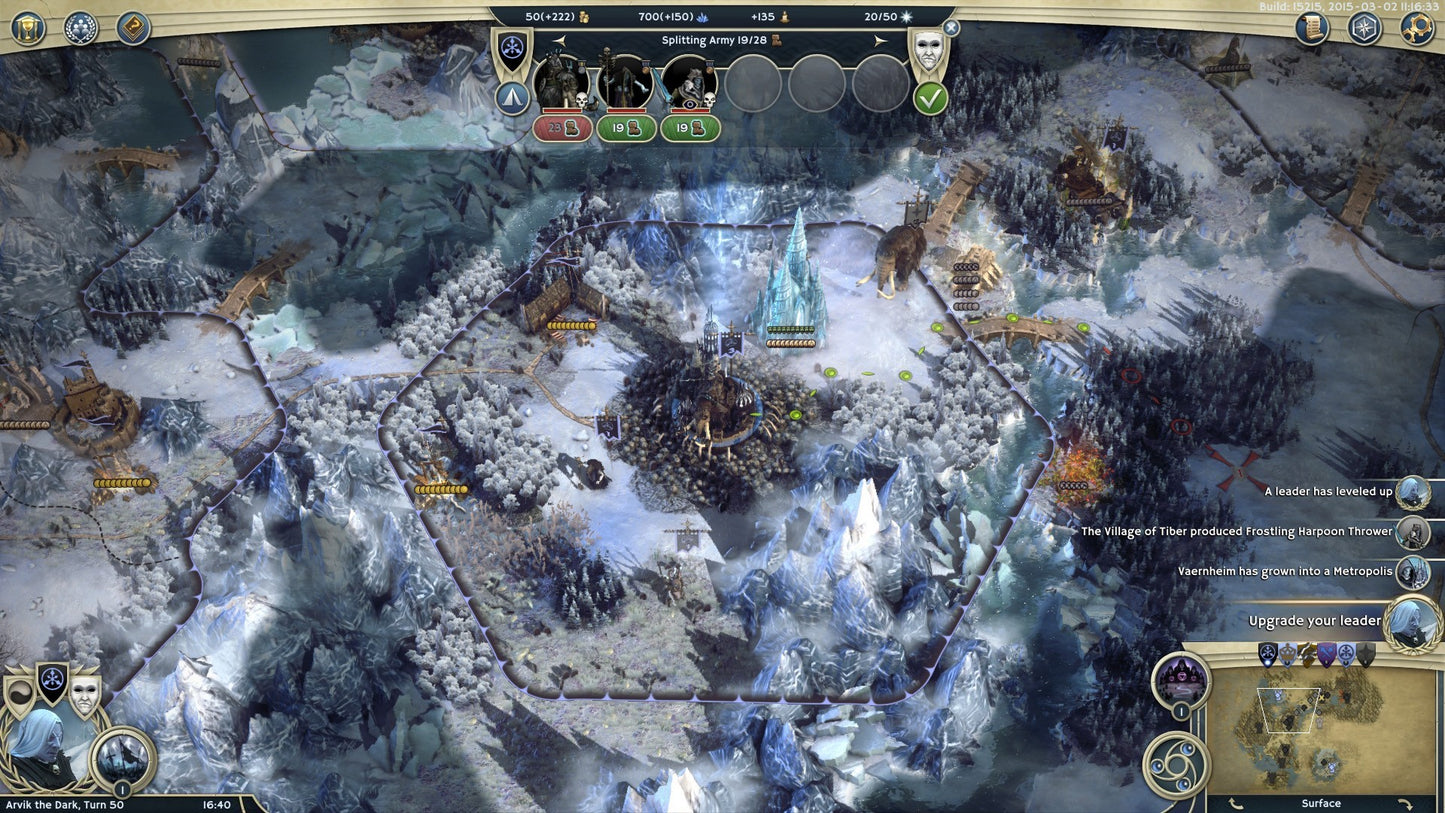This screenshot has height=813, width=1445.
Task: Open the quest log scroll icon
Action: (x=1311, y=28)
